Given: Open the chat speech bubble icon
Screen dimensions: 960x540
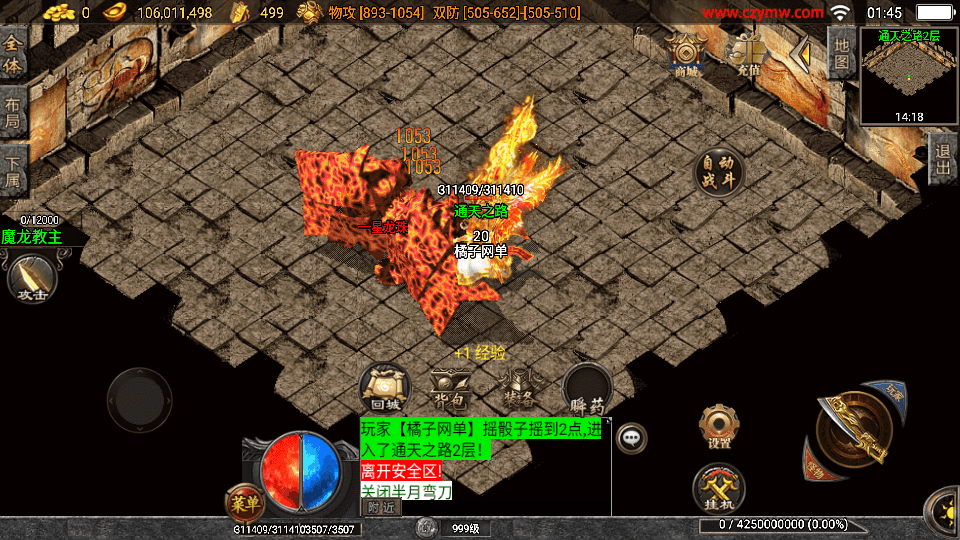Looking at the screenshot, I should 631,437.
